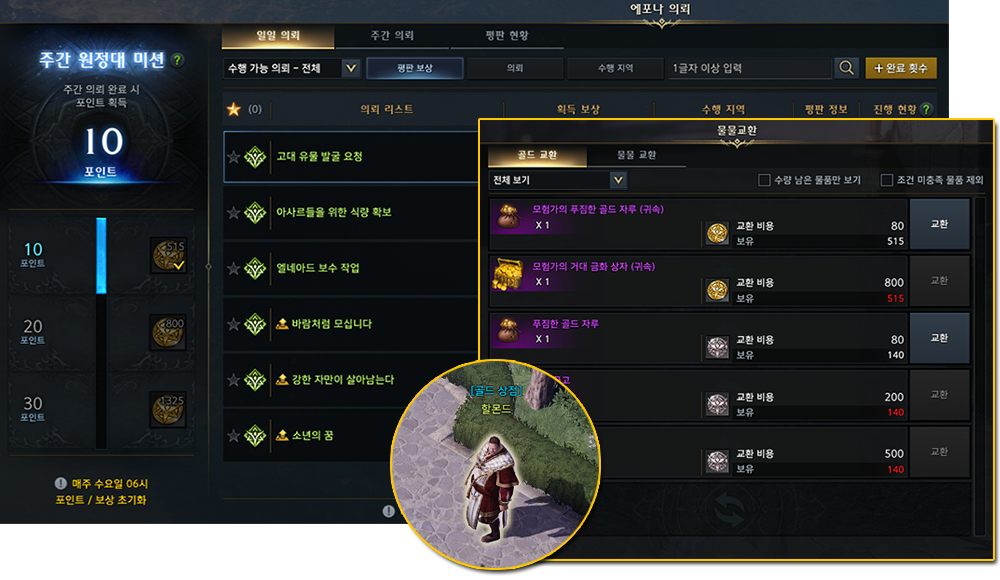Activate the 수행 지역 filter button
Viewport: 1000px width, 580px height.
[x=614, y=68]
